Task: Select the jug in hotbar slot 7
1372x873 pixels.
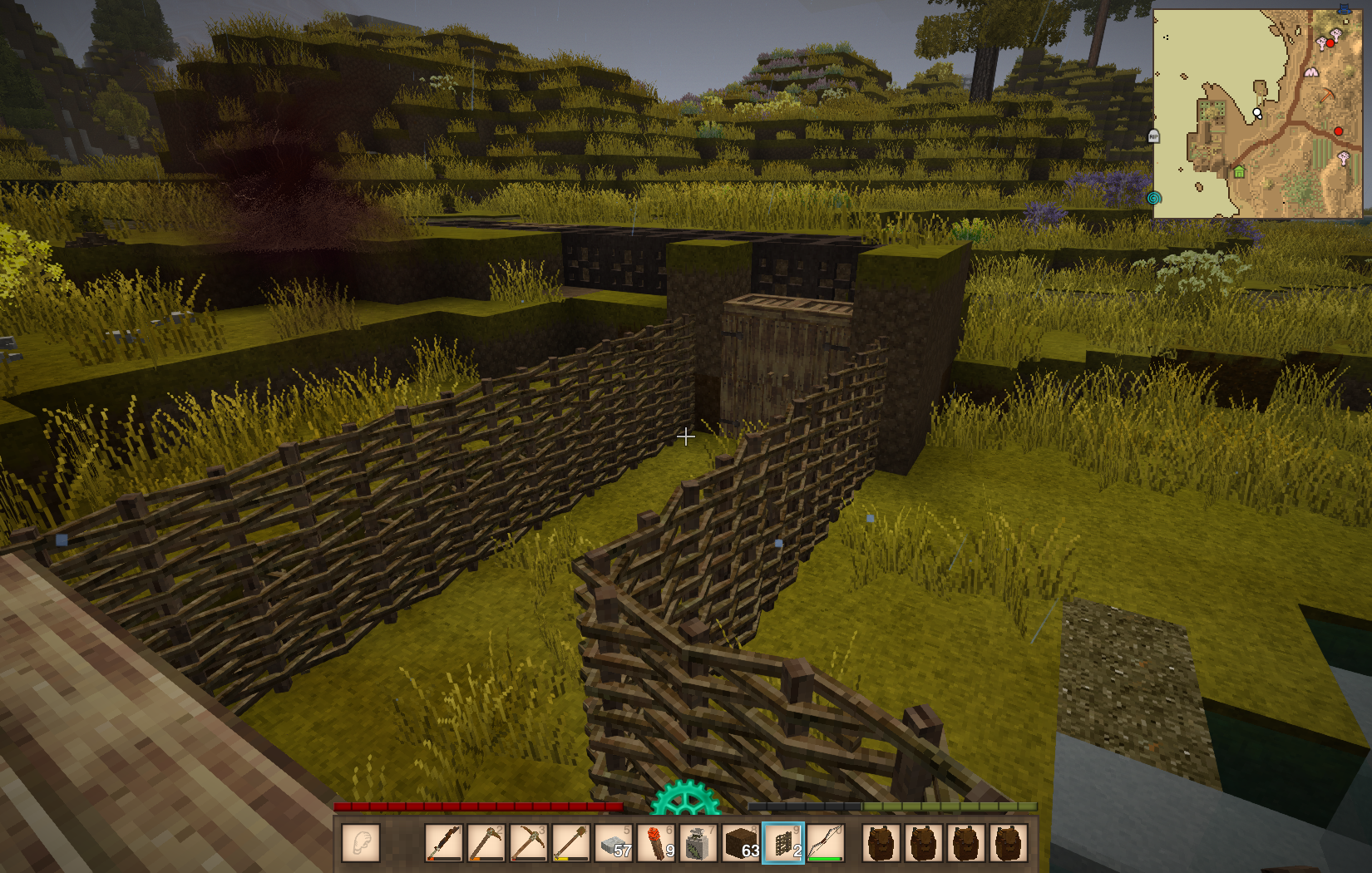Action: point(698,844)
